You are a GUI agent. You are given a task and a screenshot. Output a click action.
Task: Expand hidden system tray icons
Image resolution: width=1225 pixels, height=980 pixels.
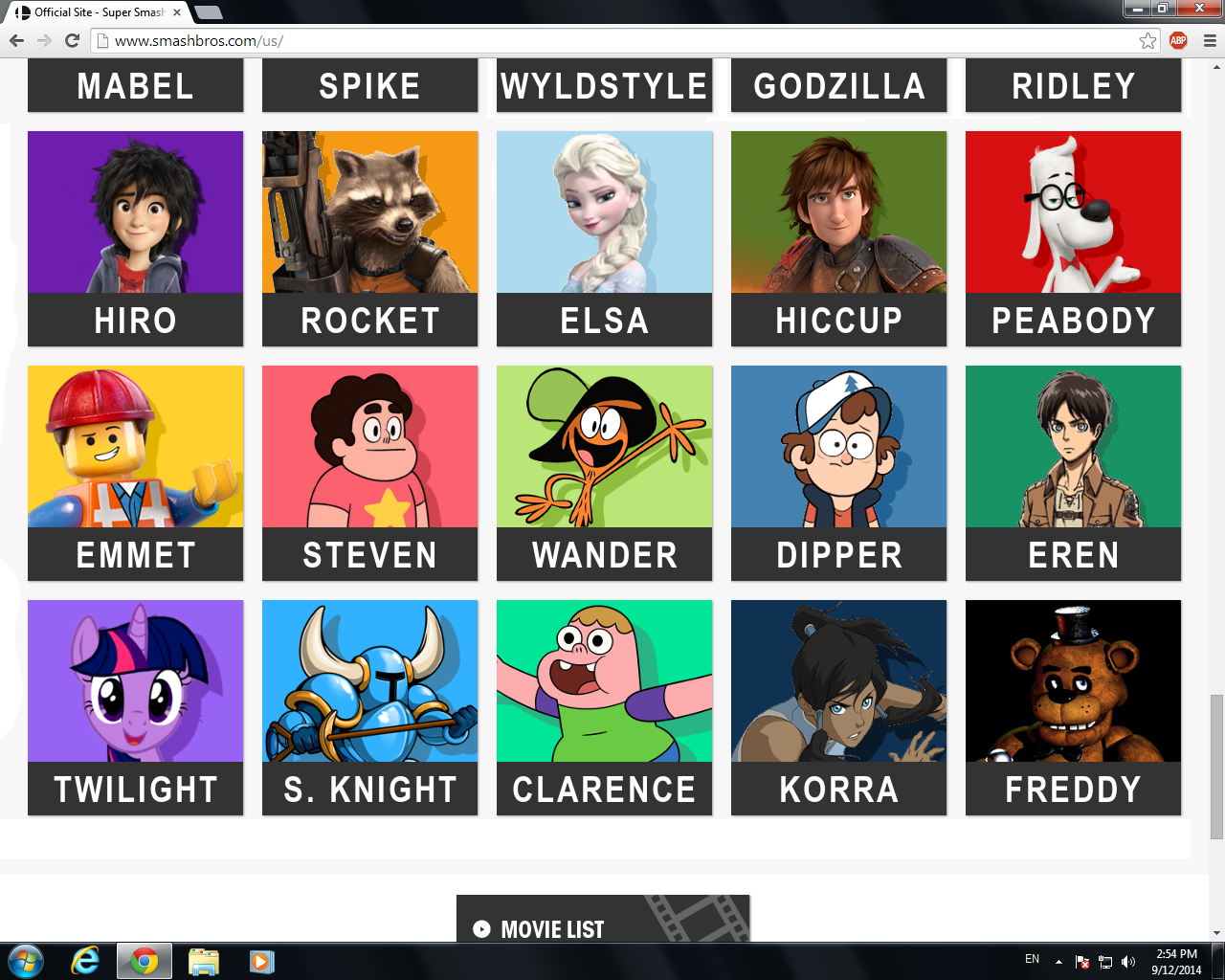[x=1058, y=960]
